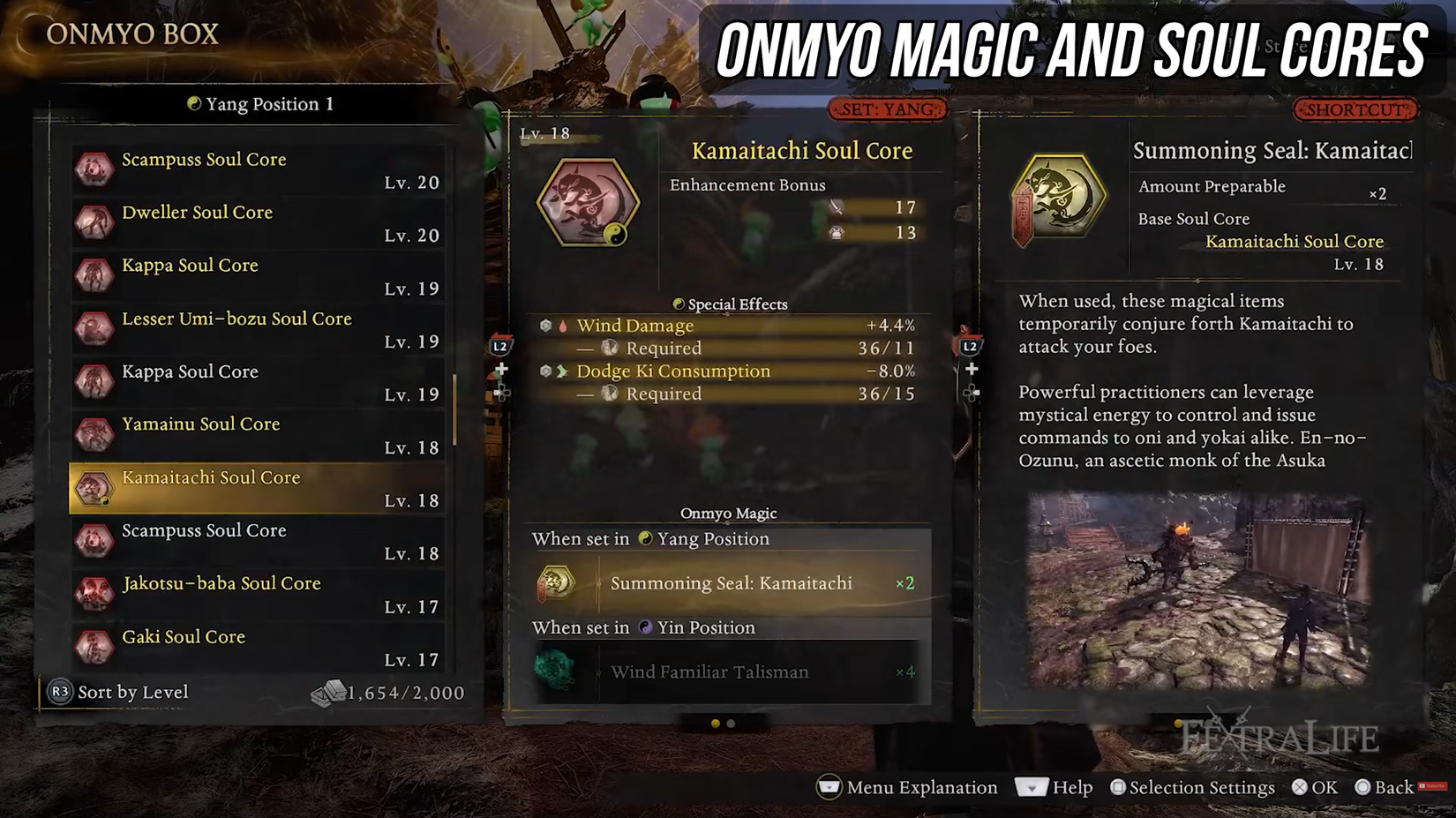Click the Scampuss Soul Core icon
This screenshot has height=818, width=1456.
pyautogui.click(x=94, y=170)
